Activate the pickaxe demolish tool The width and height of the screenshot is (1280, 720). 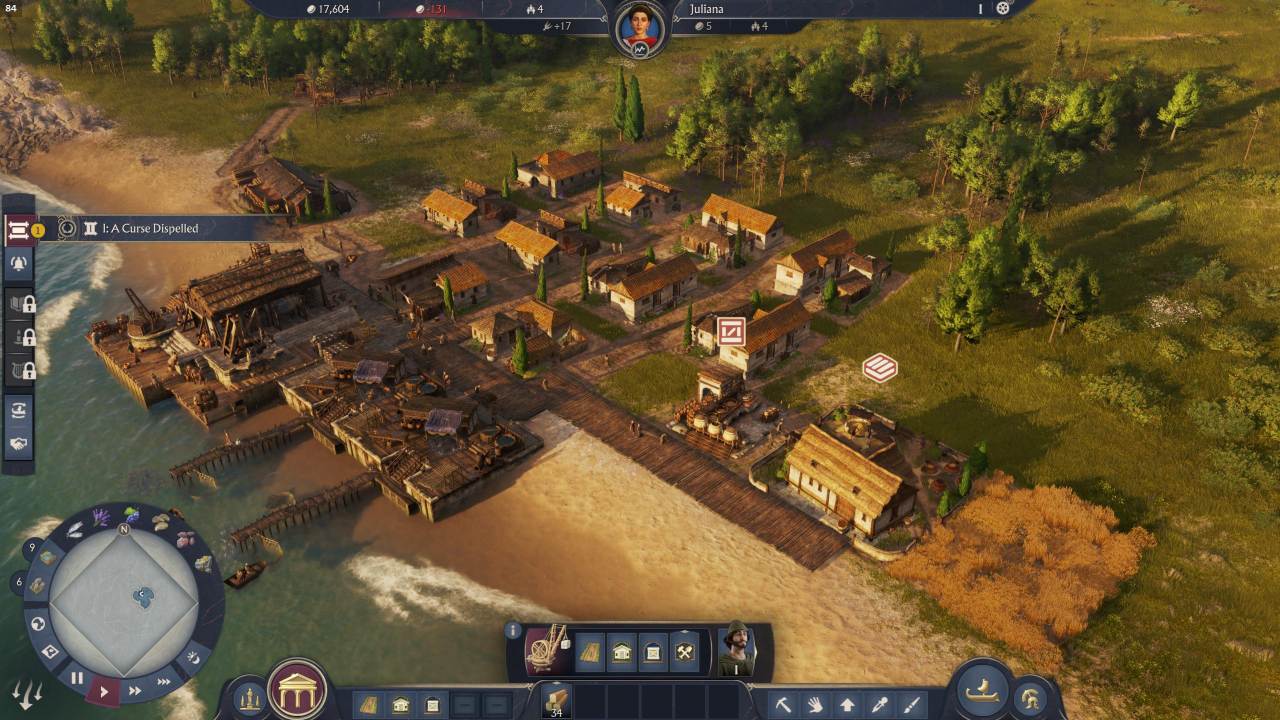click(783, 705)
